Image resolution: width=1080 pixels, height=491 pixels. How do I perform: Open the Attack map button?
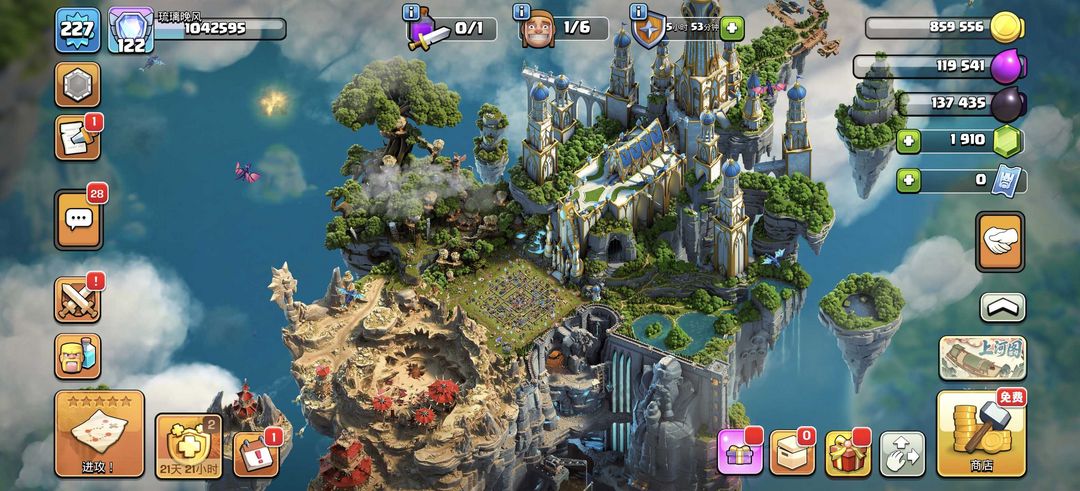(x=99, y=433)
